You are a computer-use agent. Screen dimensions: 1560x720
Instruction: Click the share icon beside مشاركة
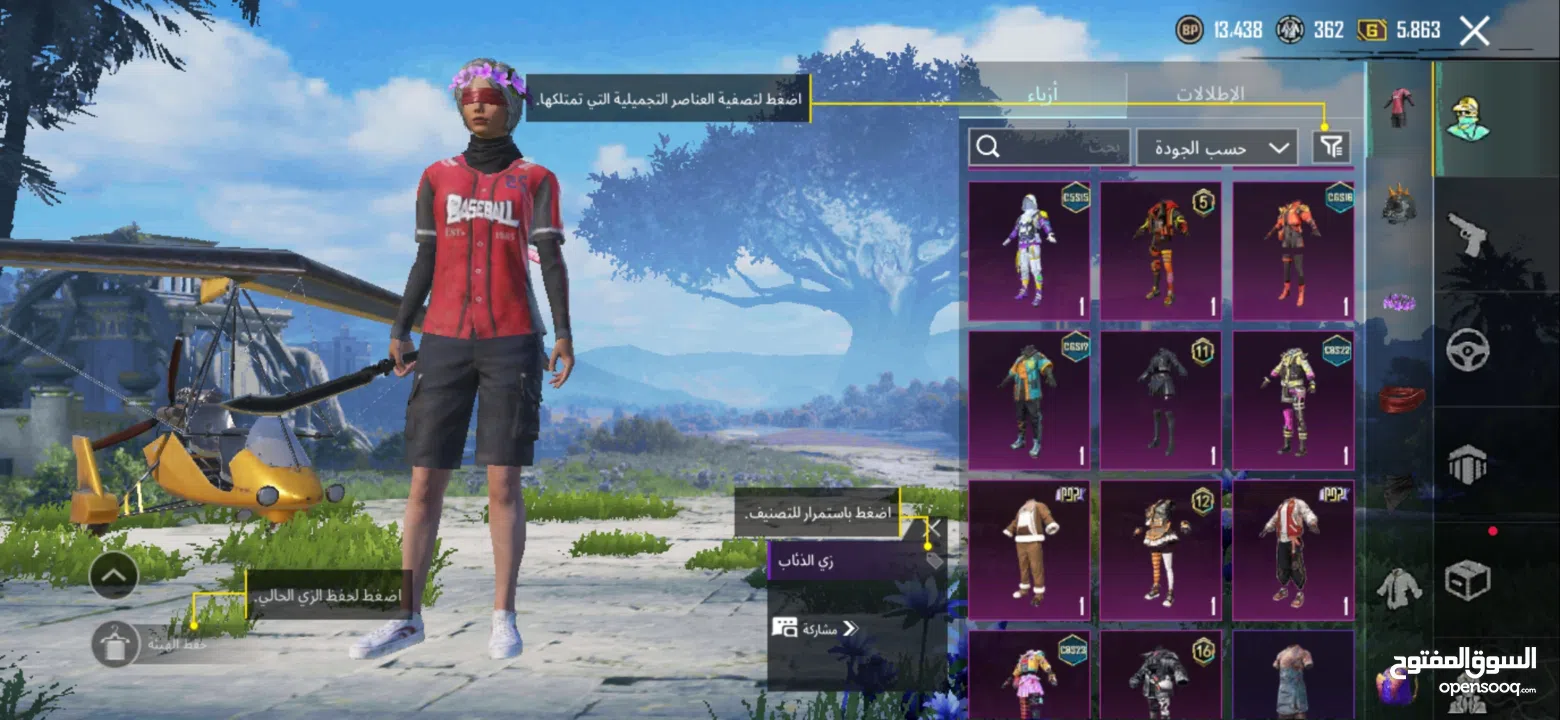(784, 629)
